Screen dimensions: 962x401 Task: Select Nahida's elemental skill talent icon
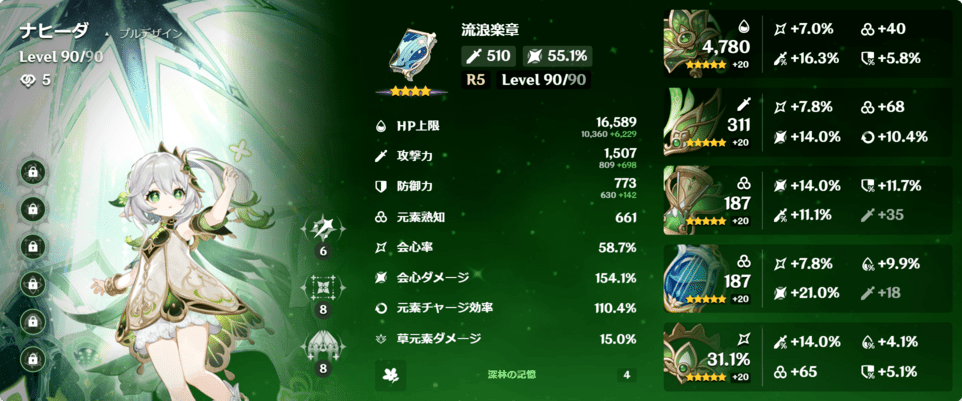pyautogui.click(x=323, y=290)
